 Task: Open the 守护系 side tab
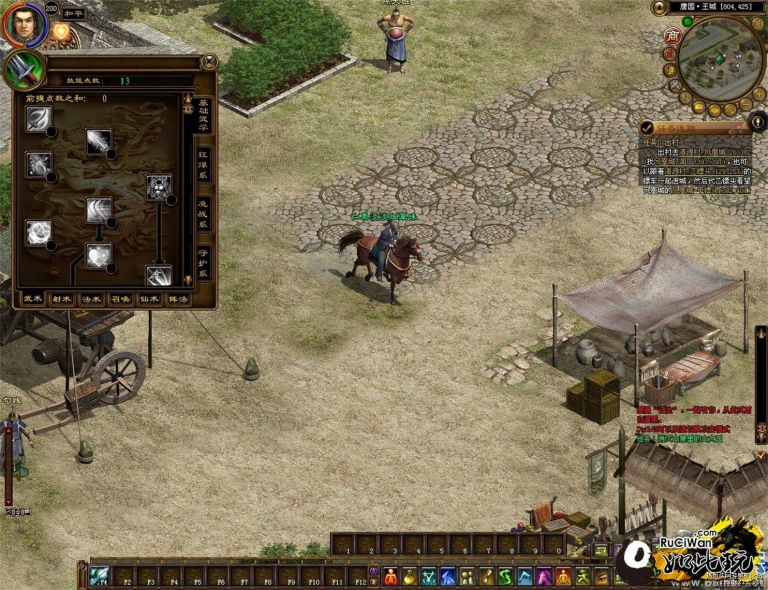tap(203, 262)
